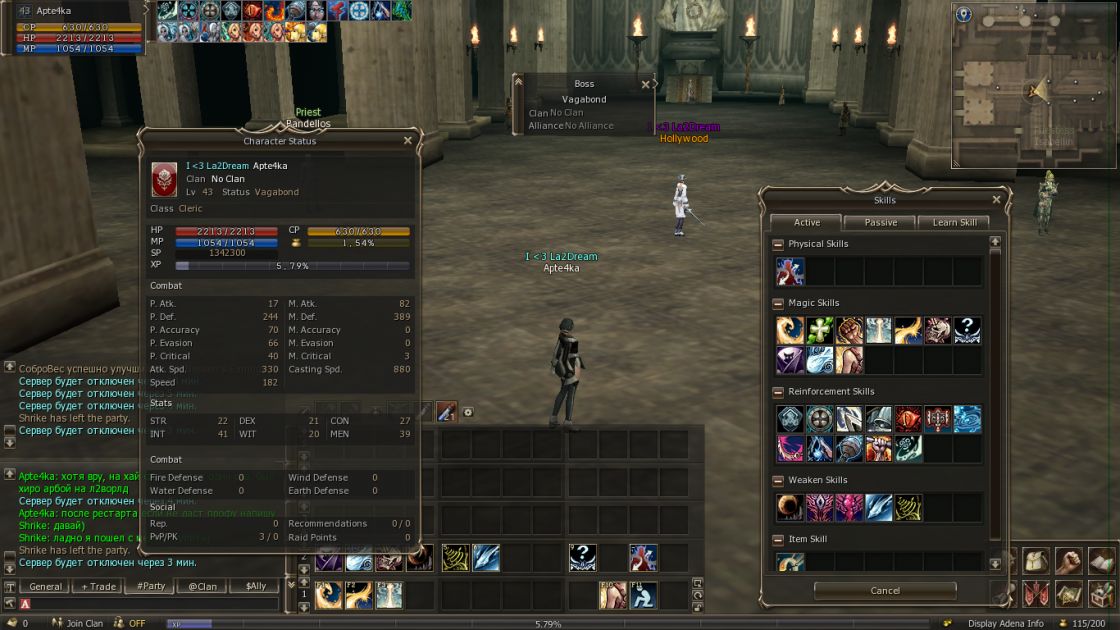This screenshot has height=630, width=1120.
Task: Open the Learn Skill tab
Action: click(x=954, y=223)
